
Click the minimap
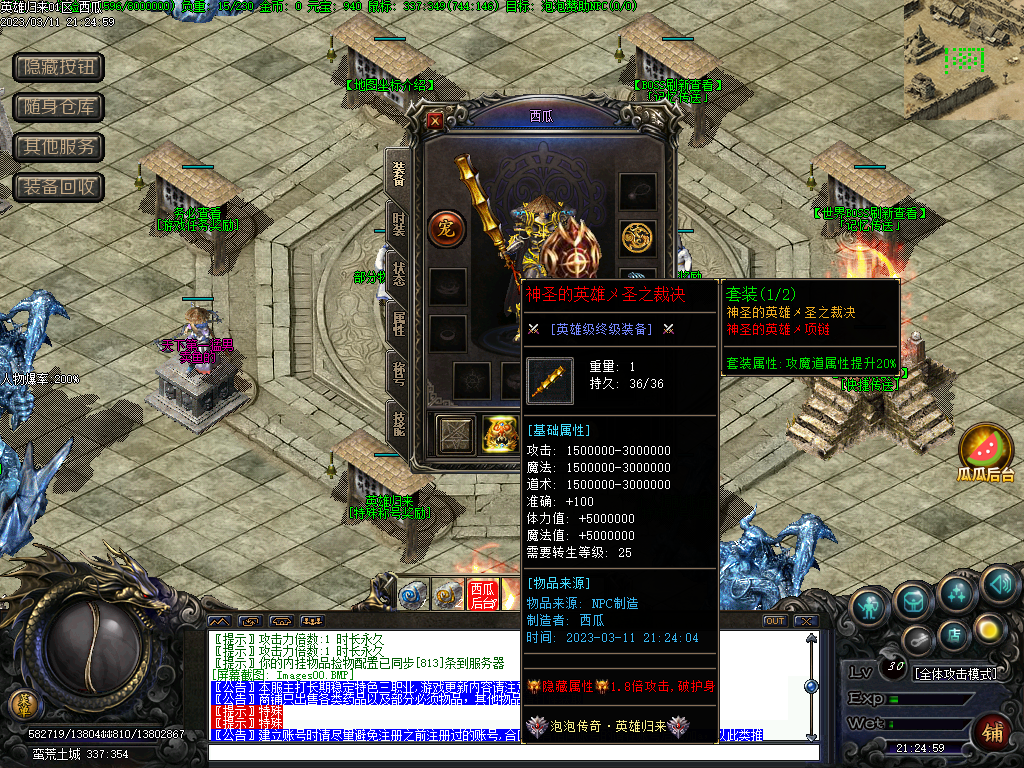pos(963,60)
